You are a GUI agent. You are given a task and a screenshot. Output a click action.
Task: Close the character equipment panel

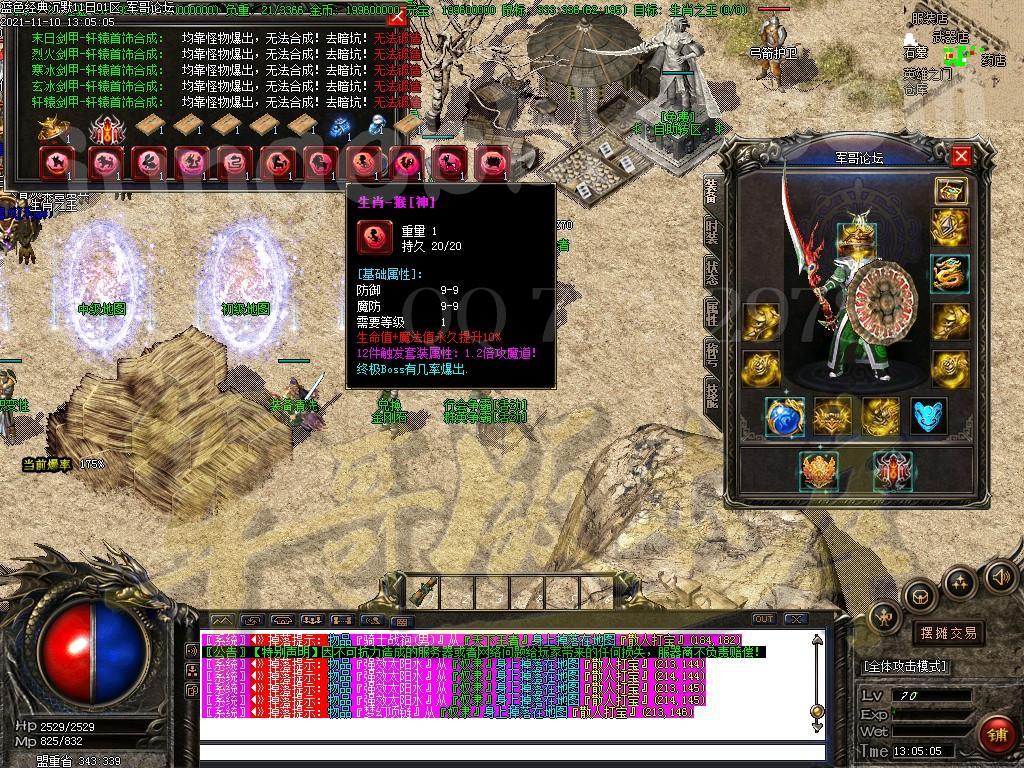[x=960, y=157]
